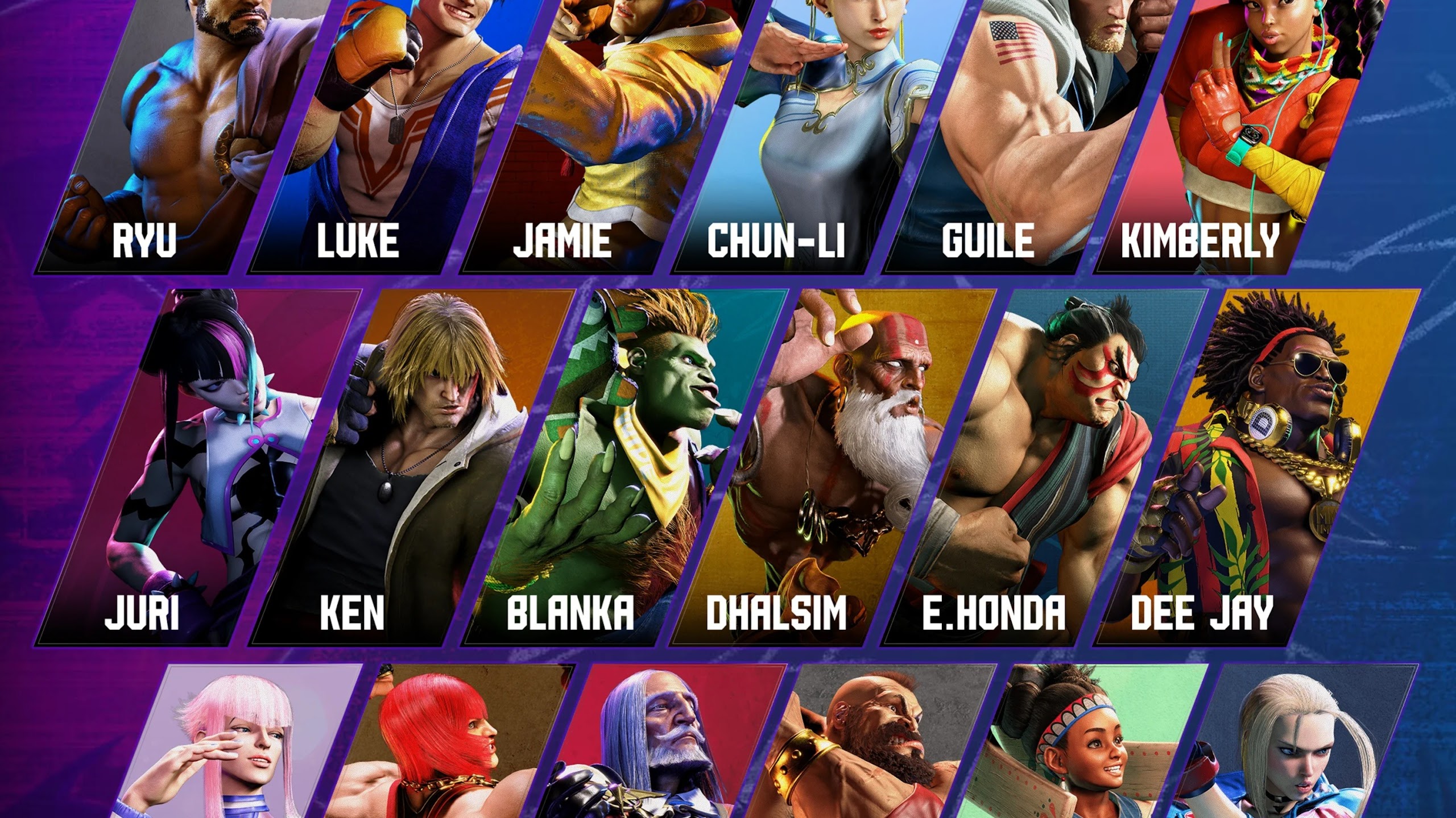Select Chun-Li's character tile
This screenshot has height=818, width=1456.
(808, 136)
